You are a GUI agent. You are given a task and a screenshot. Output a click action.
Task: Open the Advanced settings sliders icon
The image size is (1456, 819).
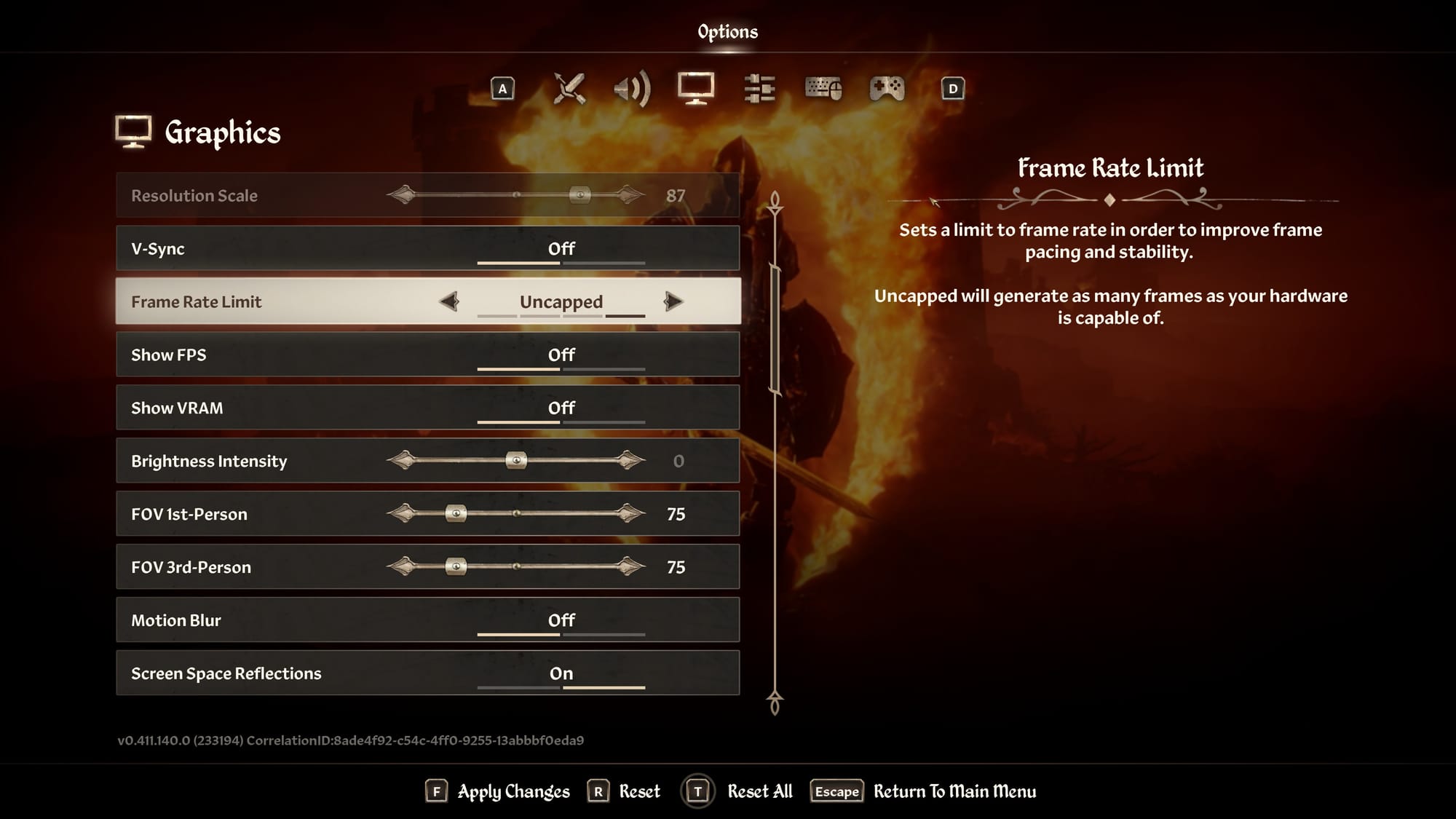click(759, 89)
